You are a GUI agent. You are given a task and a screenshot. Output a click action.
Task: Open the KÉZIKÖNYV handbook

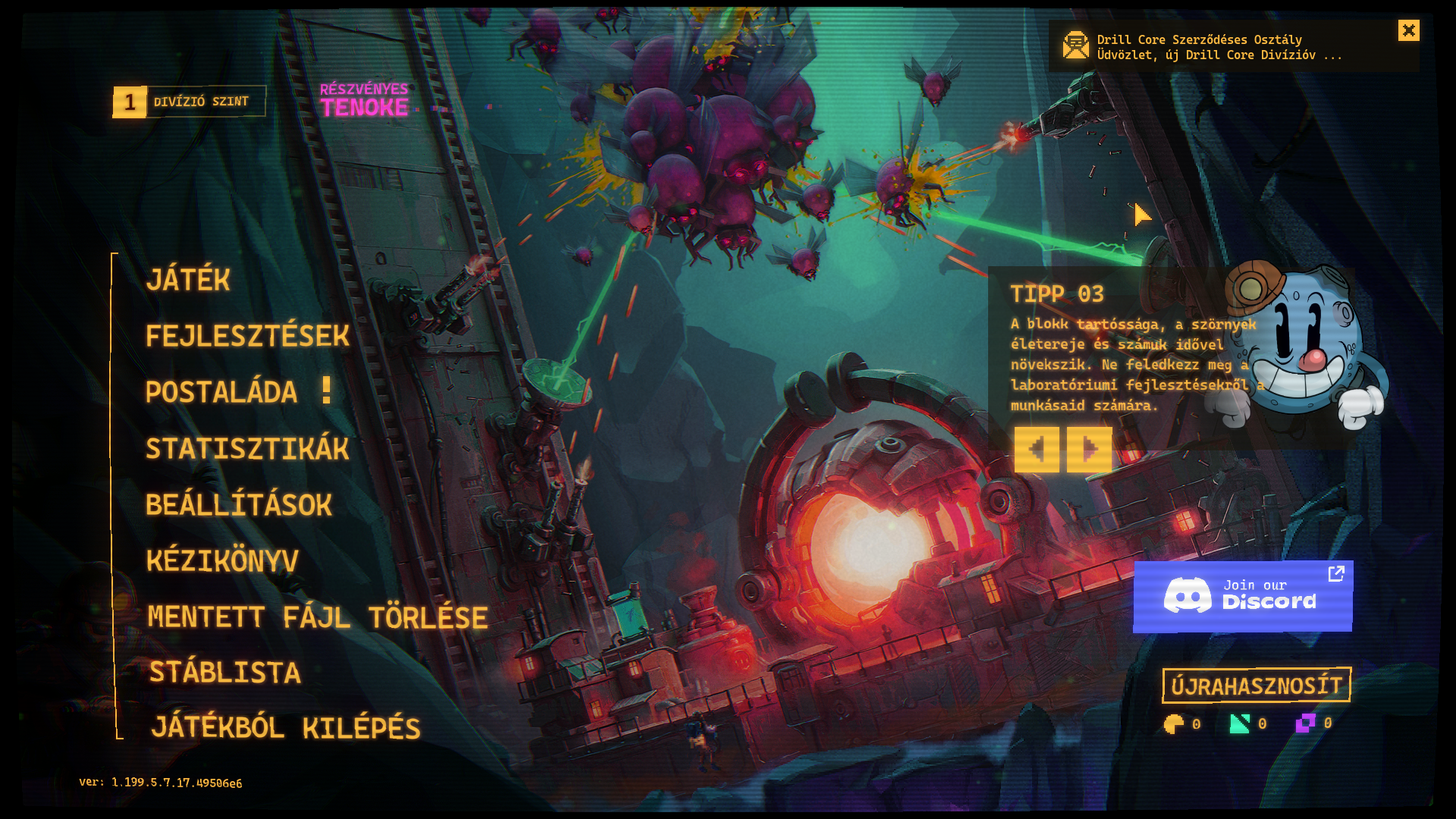click(222, 561)
